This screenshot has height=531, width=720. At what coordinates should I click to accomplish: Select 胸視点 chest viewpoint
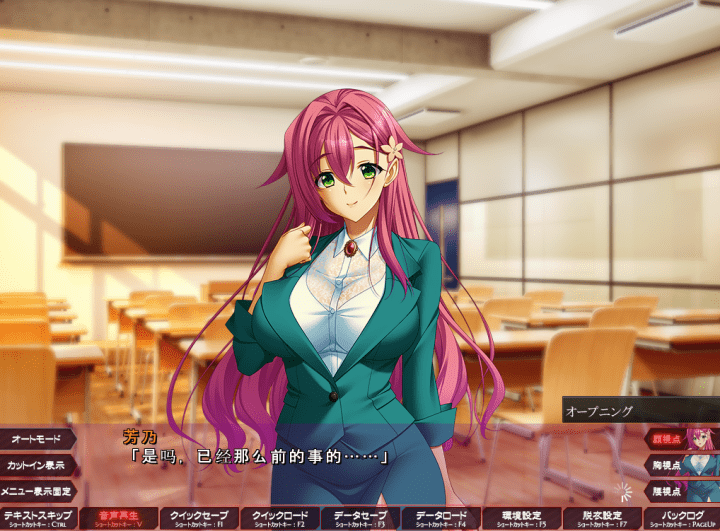click(664, 464)
